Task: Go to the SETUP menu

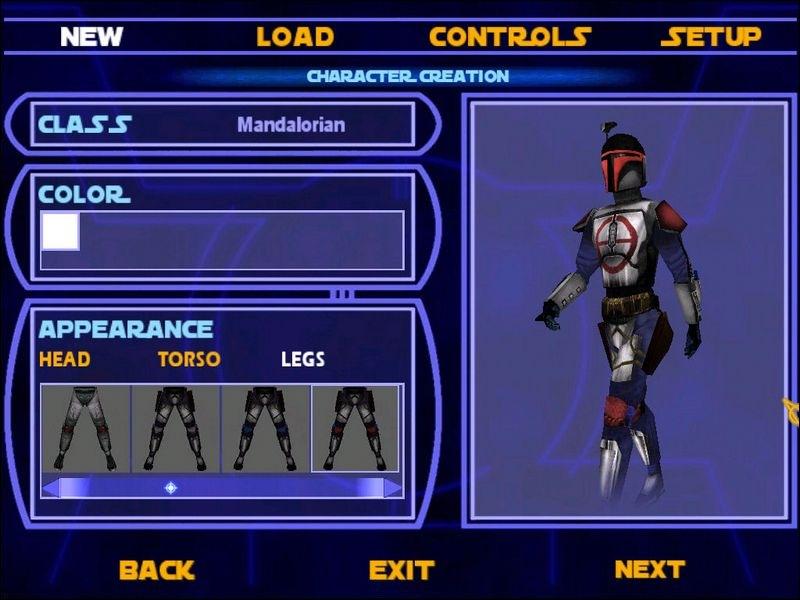Action: pyautogui.click(x=711, y=37)
